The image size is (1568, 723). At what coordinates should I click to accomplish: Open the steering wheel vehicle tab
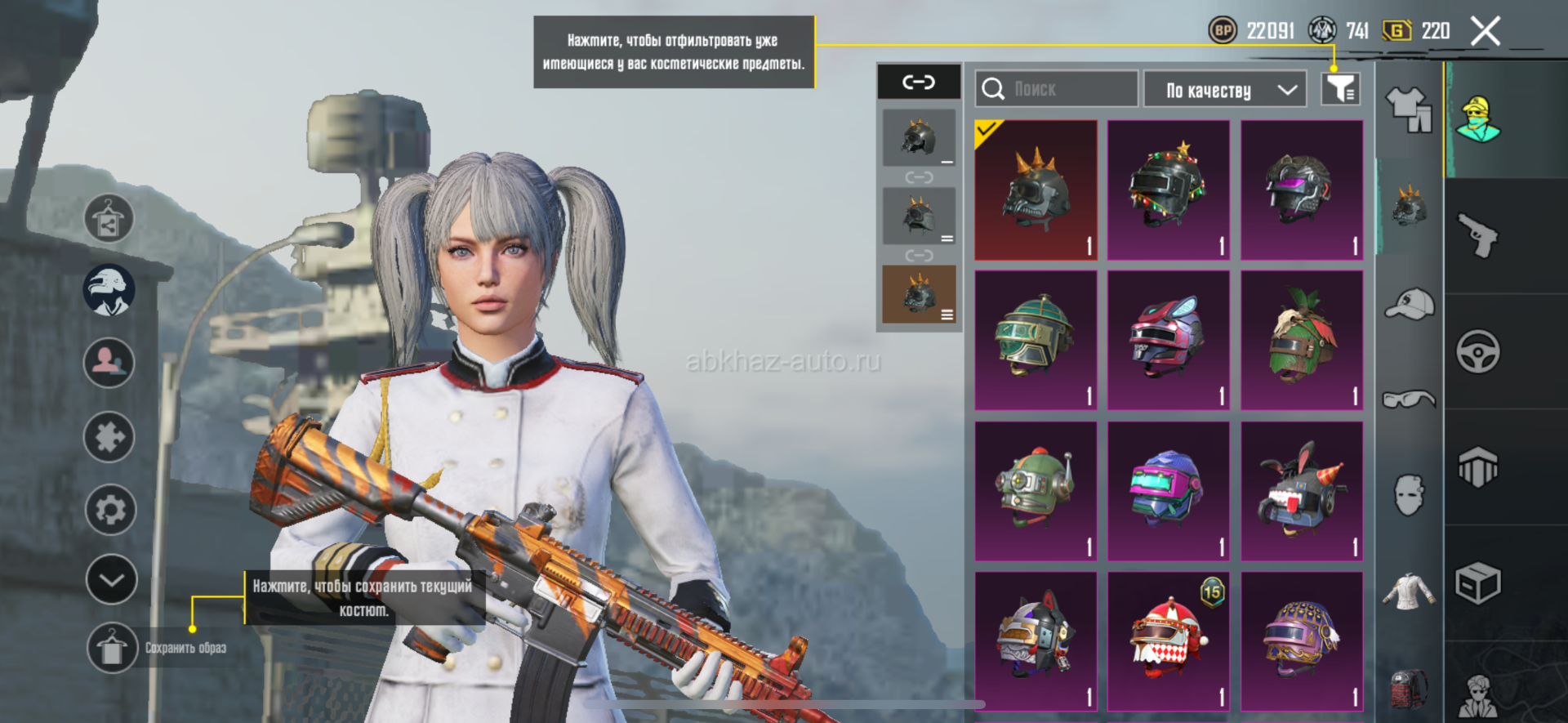tap(1478, 352)
